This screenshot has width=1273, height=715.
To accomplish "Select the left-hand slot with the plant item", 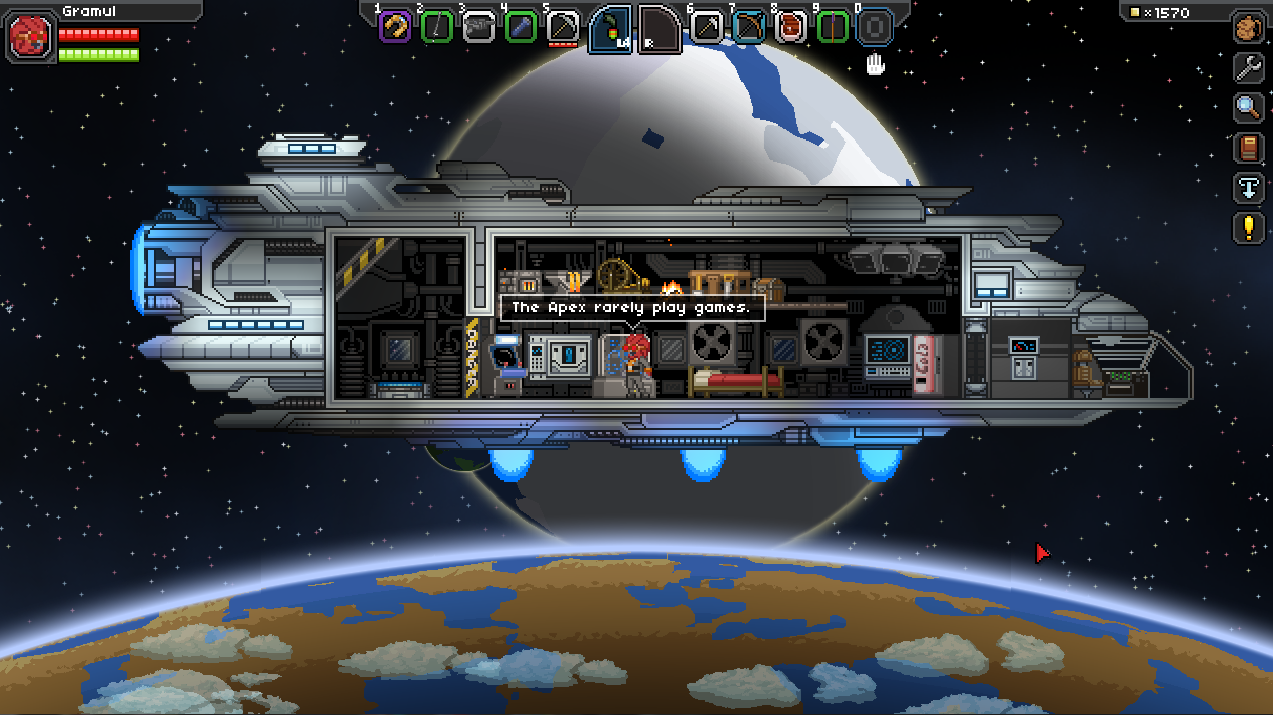I will coord(610,29).
